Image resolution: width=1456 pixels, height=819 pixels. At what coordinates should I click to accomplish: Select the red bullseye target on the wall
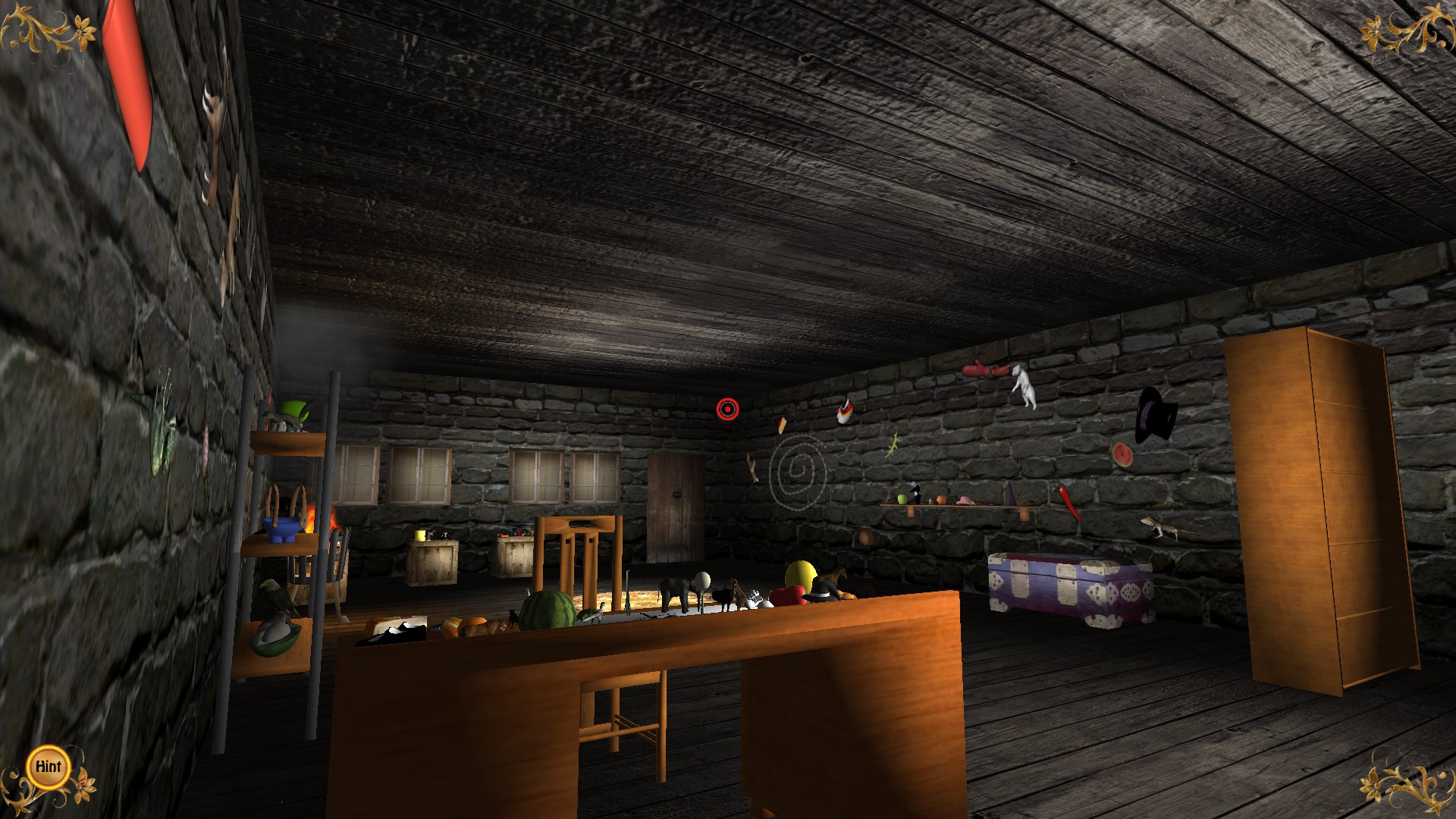[x=730, y=410]
